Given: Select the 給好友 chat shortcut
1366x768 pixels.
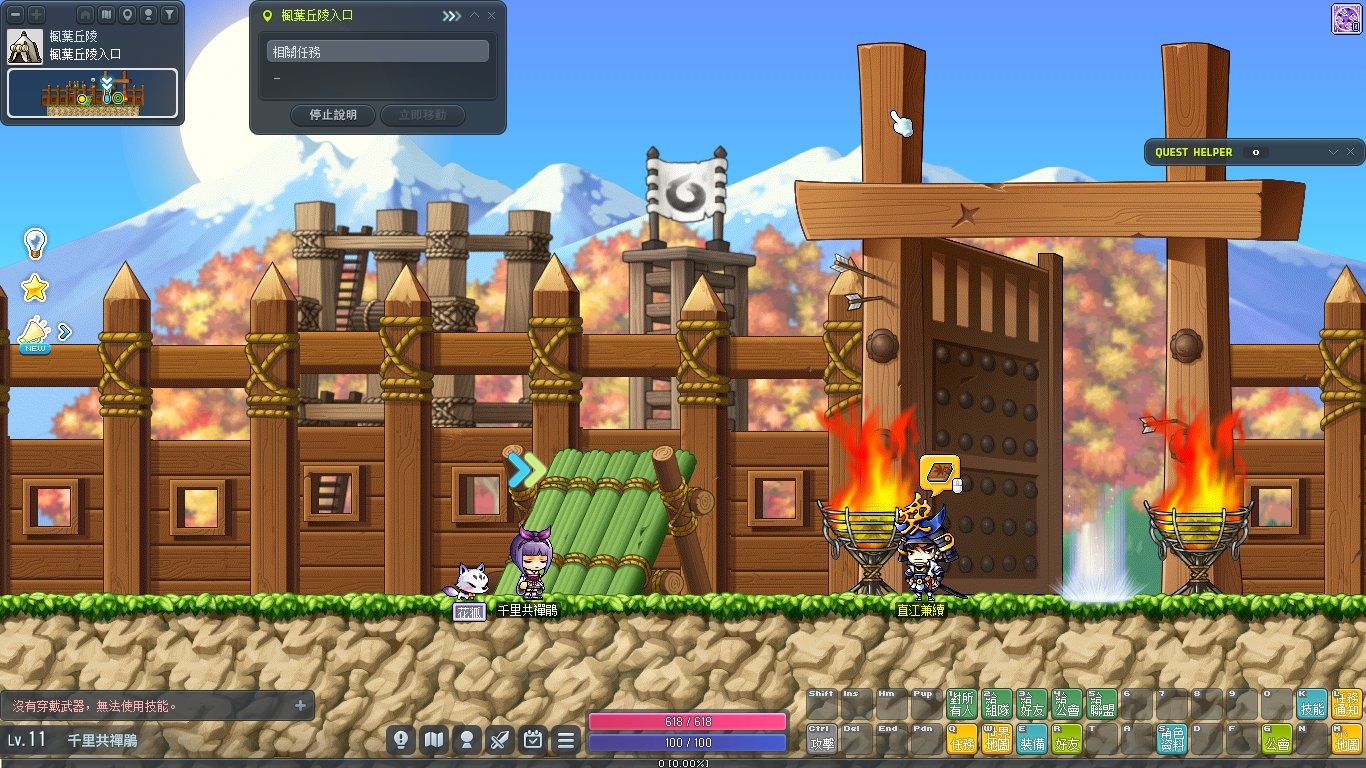Looking at the screenshot, I should pyautogui.click(x=1031, y=704).
